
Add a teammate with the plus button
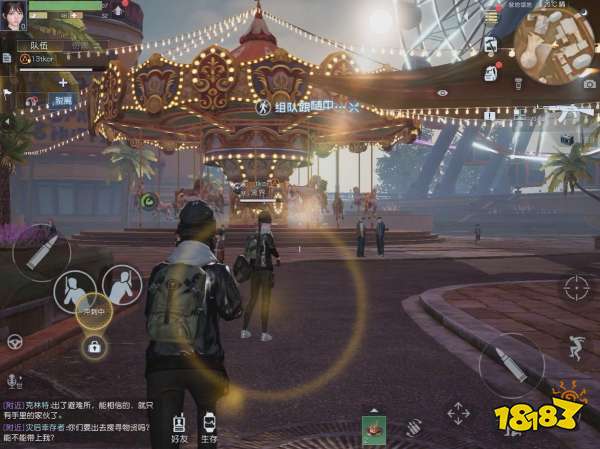[62, 84]
